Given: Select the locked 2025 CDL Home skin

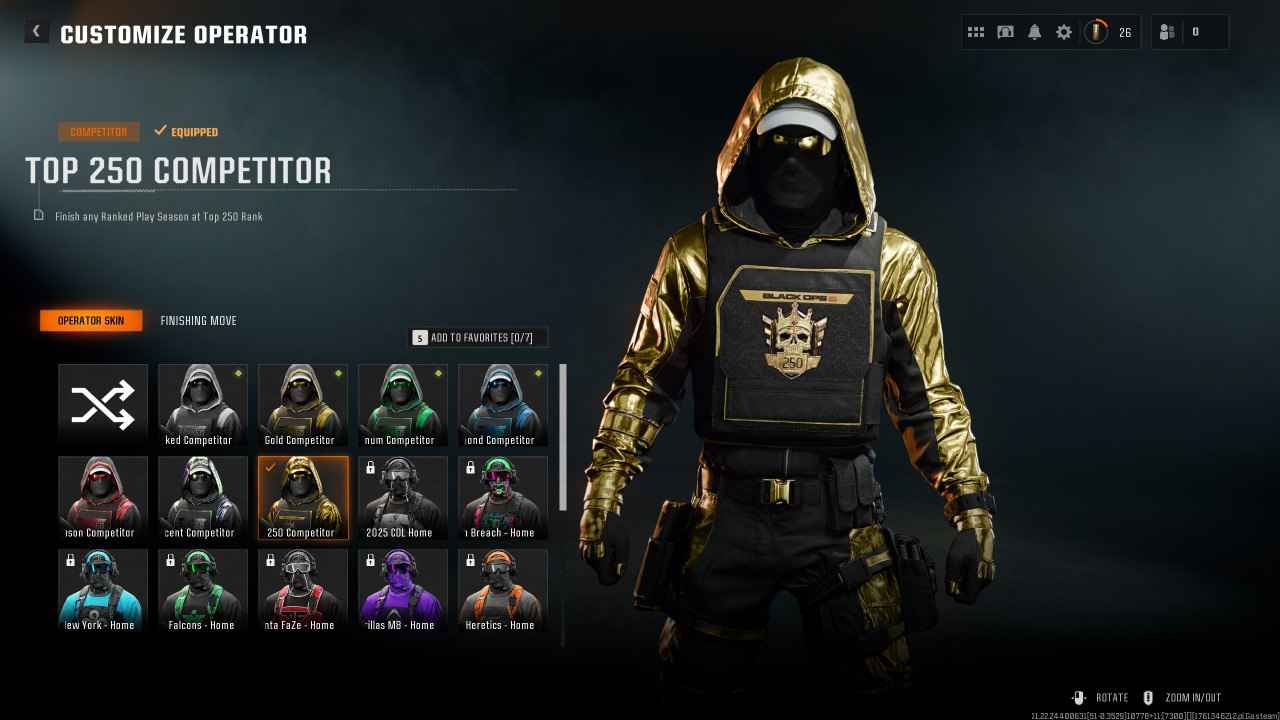Looking at the screenshot, I should point(403,496).
